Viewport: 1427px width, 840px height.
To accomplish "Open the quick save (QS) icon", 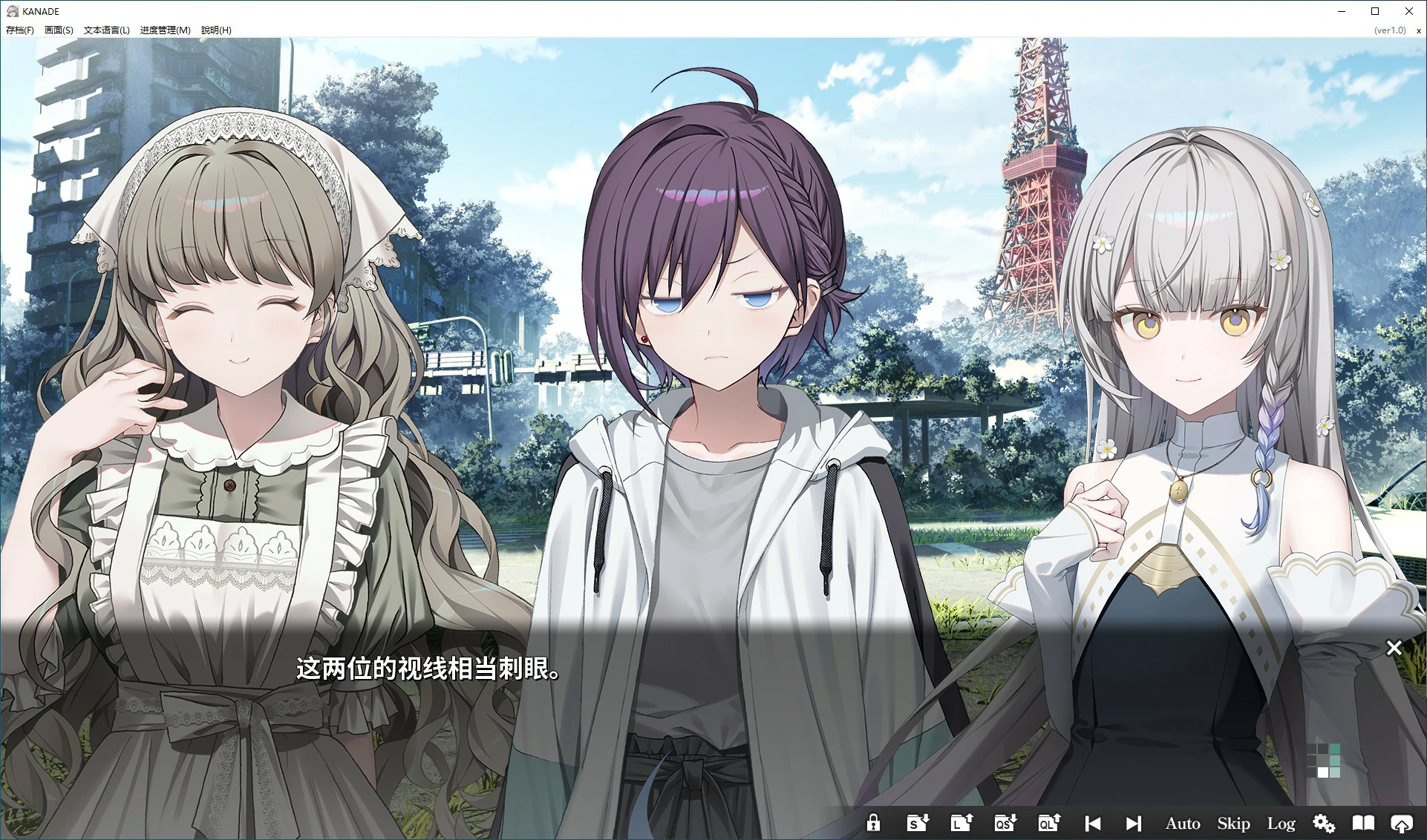I will (1004, 822).
